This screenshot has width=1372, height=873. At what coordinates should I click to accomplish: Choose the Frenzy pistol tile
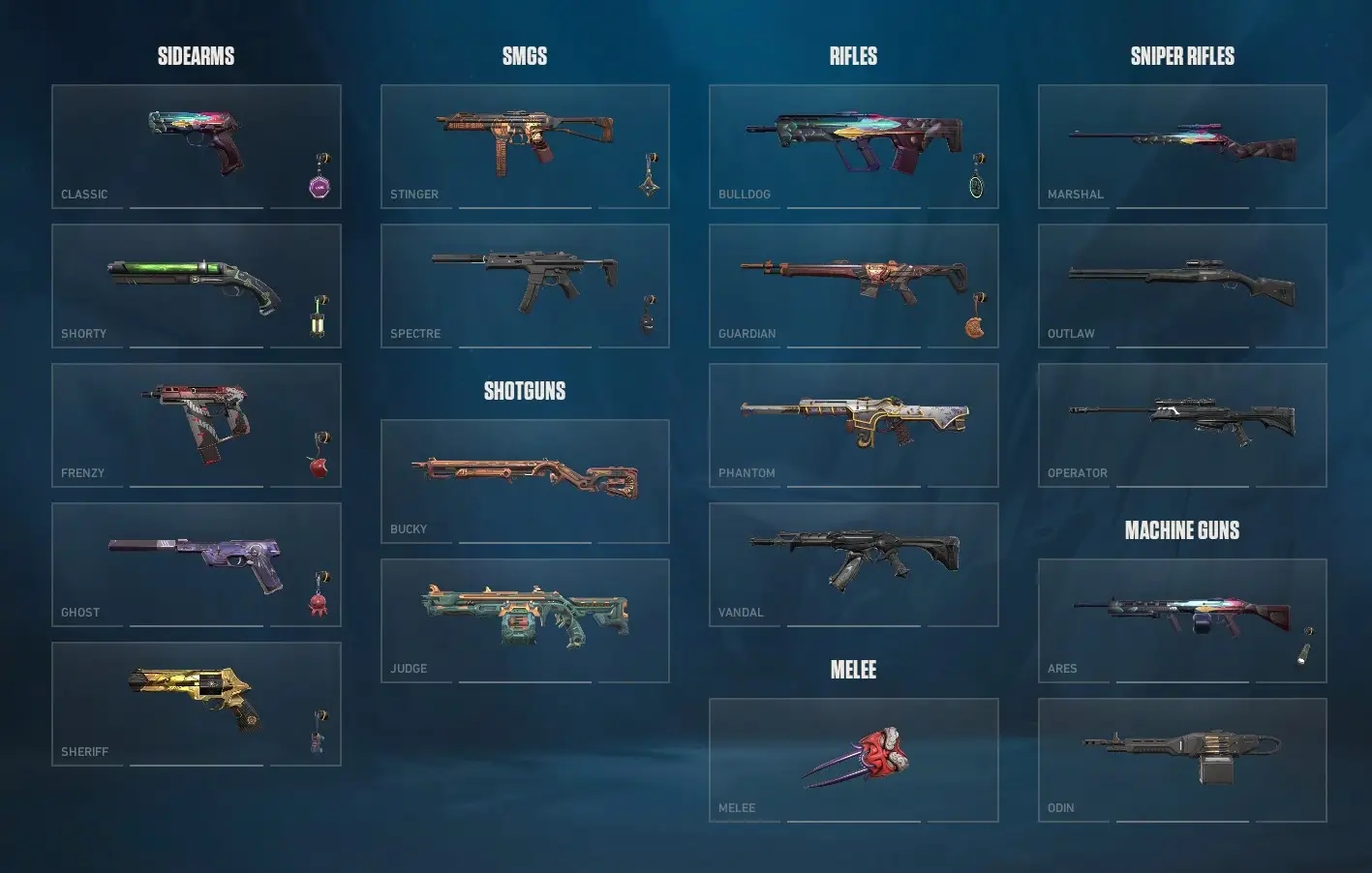(196, 424)
